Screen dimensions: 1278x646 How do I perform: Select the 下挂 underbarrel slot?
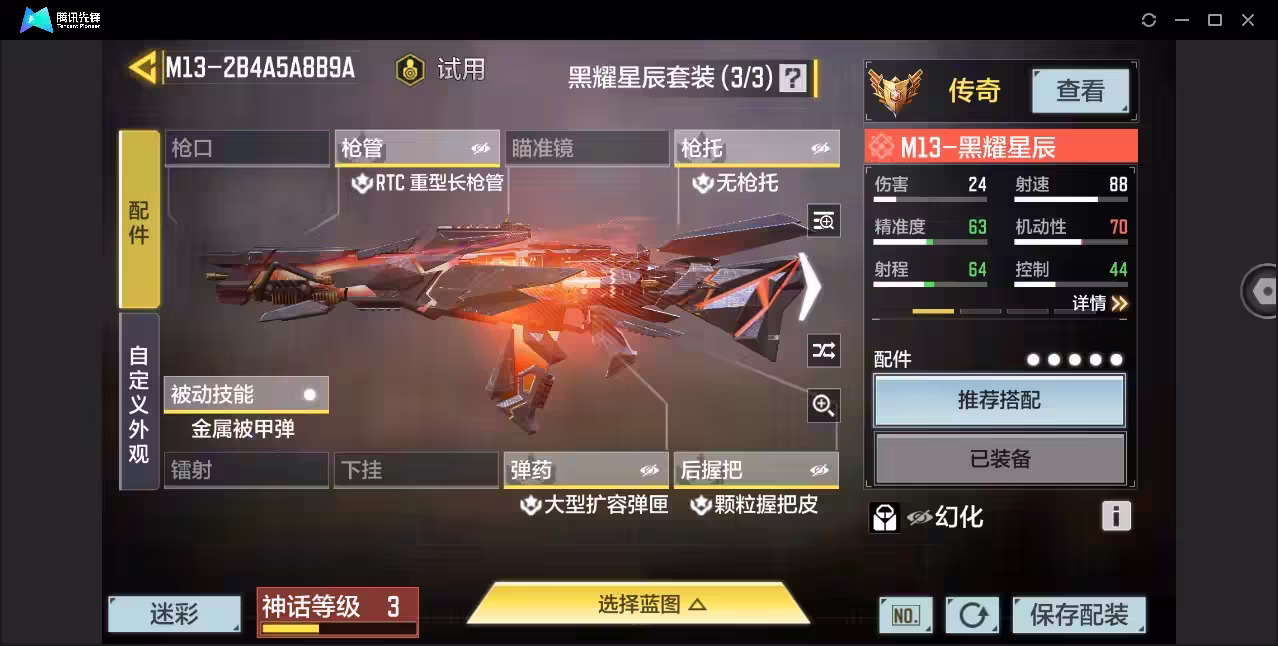(x=416, y=470)
